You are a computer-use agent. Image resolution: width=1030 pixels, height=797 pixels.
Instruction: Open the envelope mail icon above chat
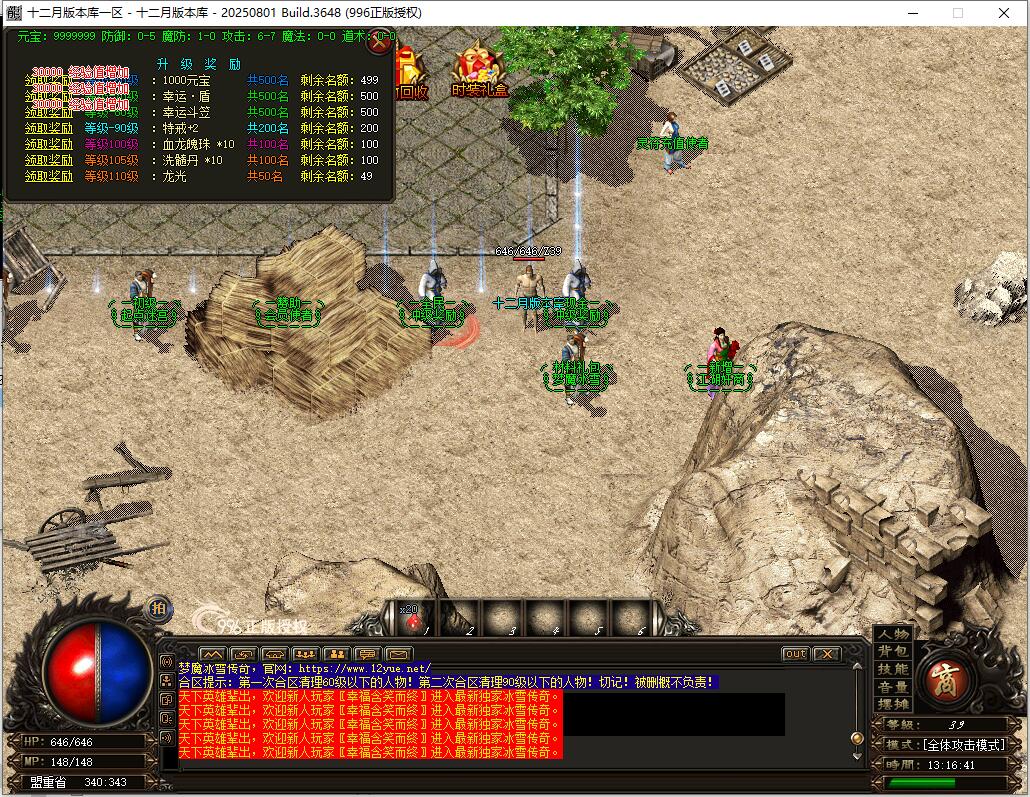click(400, 655)
